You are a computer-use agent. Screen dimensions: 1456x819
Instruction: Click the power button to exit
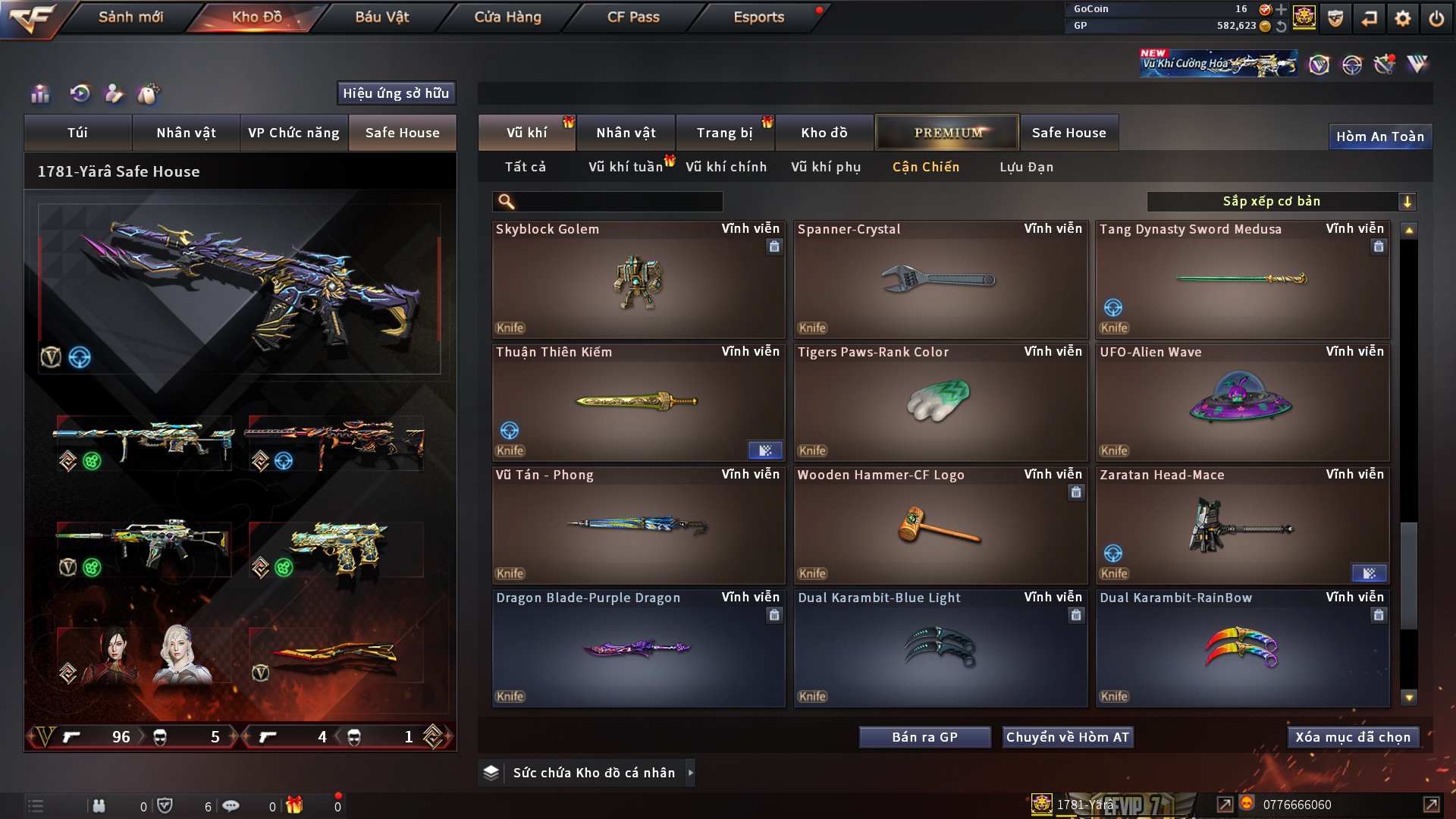[x=1436, y=18]
